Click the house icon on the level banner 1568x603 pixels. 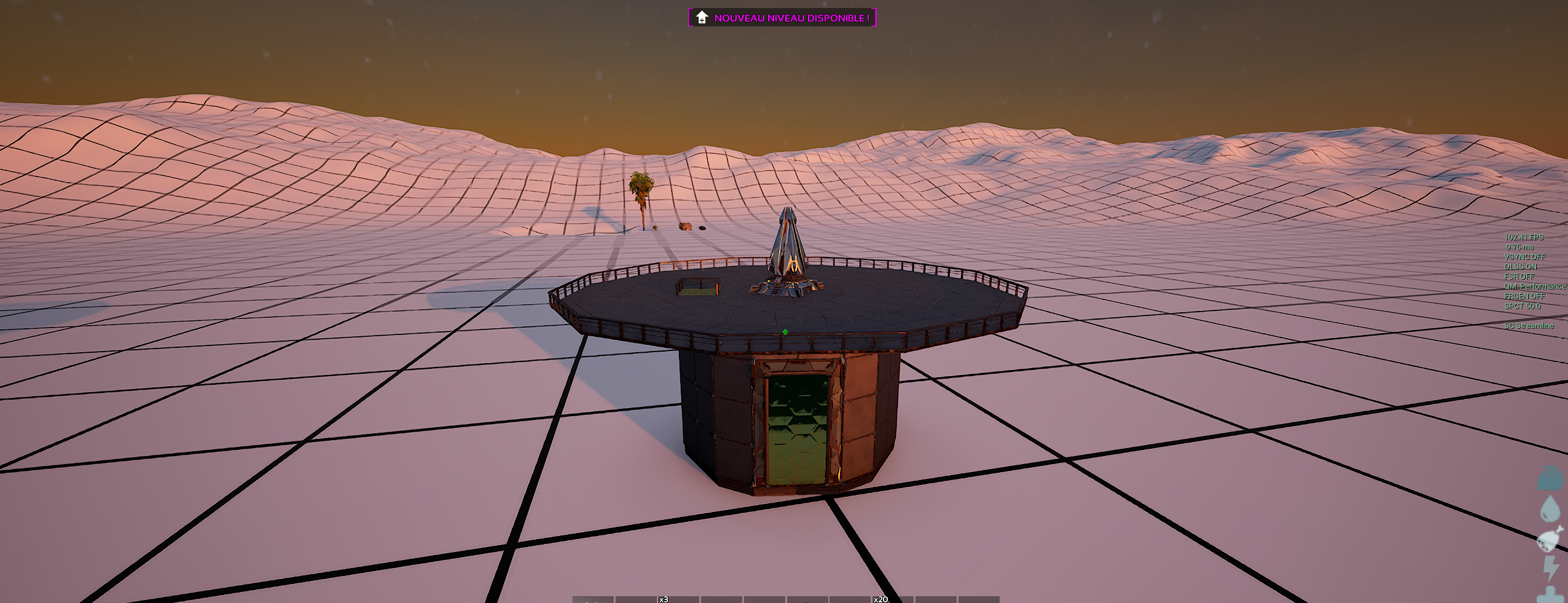701,18
